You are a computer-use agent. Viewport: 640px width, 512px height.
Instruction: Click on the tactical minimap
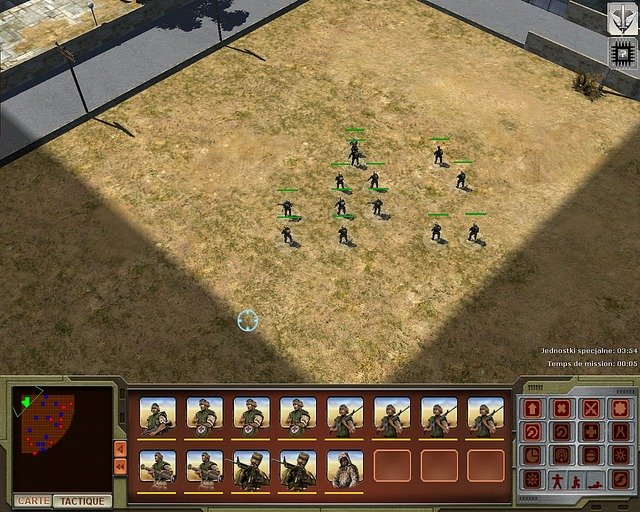click(x=48, y=424)
